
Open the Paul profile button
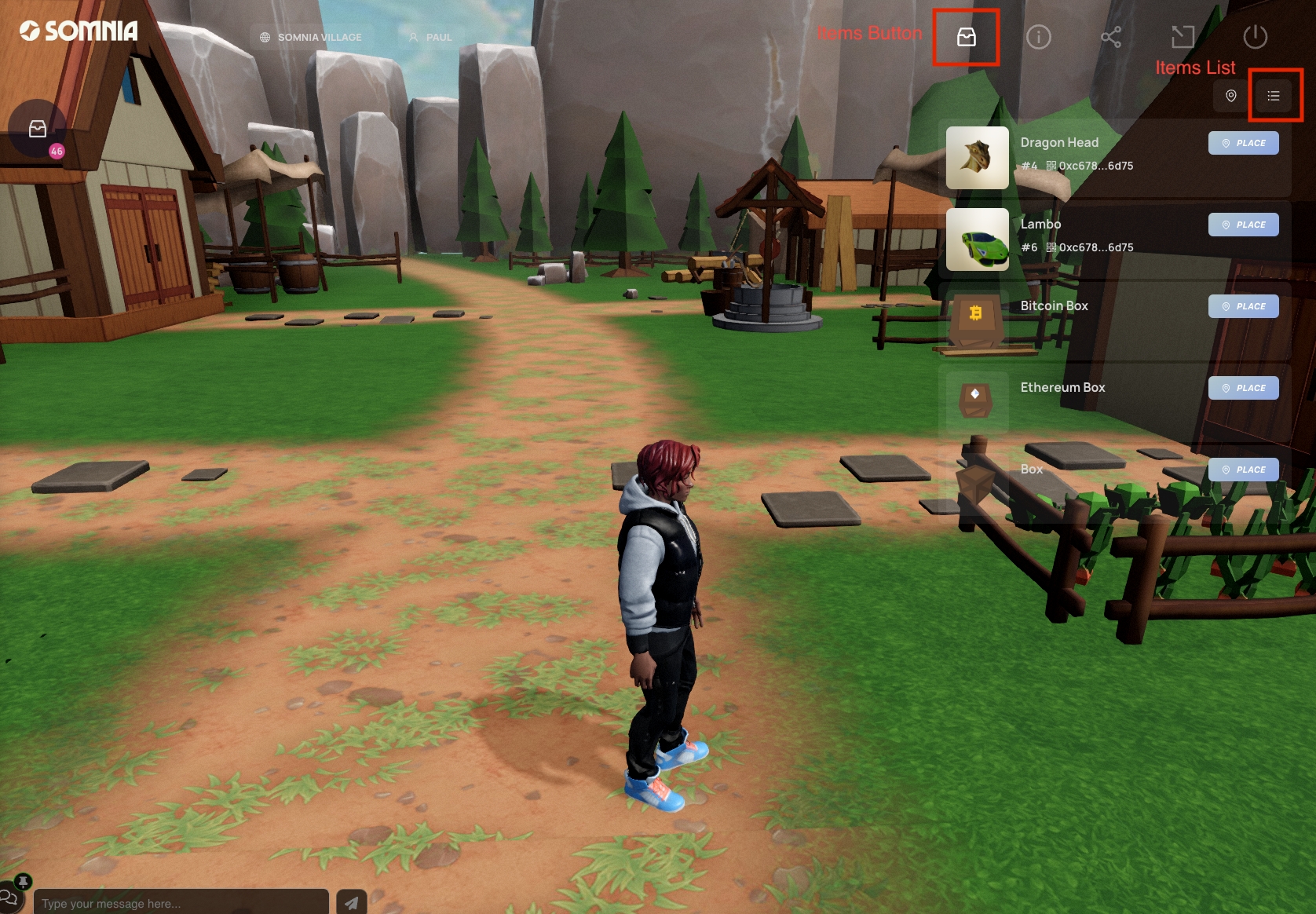click(430, 37)
